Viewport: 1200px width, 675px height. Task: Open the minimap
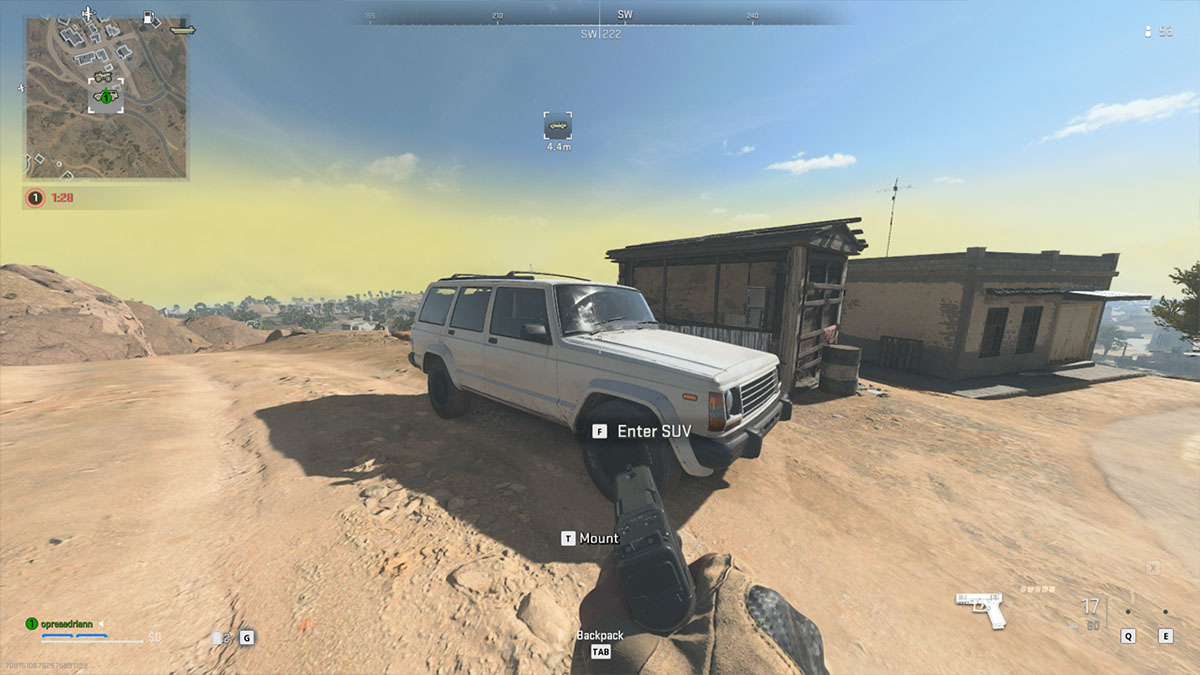(106, 97)
